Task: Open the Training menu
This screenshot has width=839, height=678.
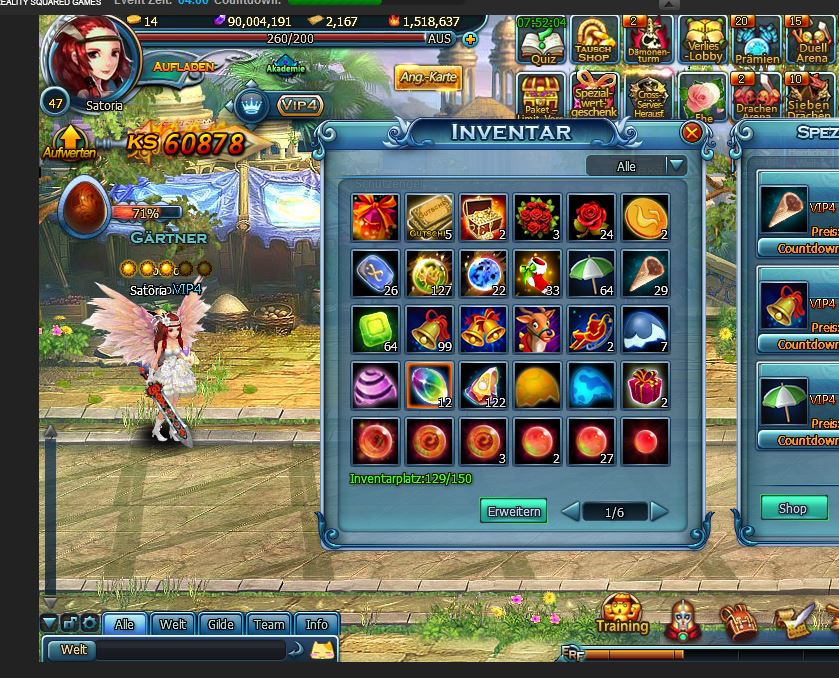Action: (622, 613)
